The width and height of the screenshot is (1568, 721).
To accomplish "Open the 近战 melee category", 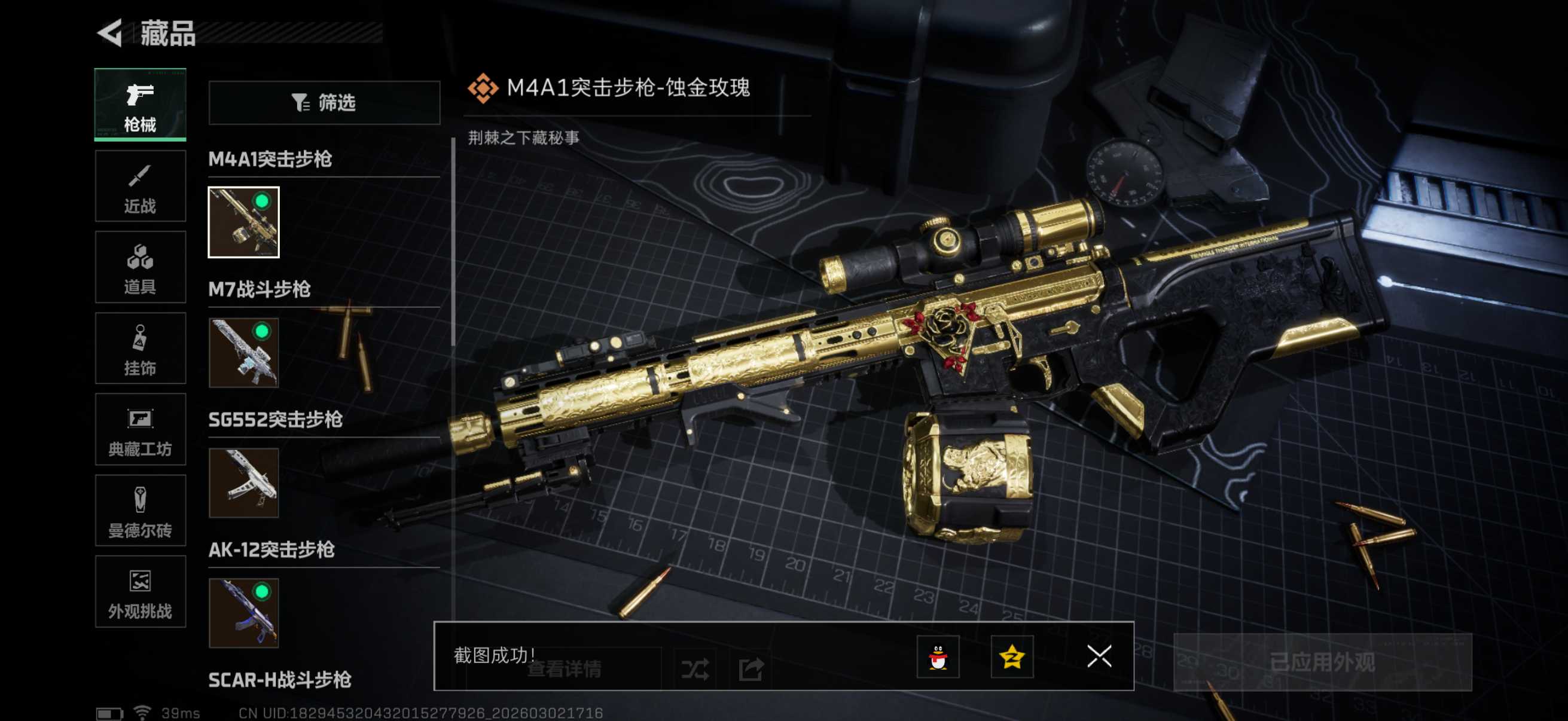I will [140, 186].
